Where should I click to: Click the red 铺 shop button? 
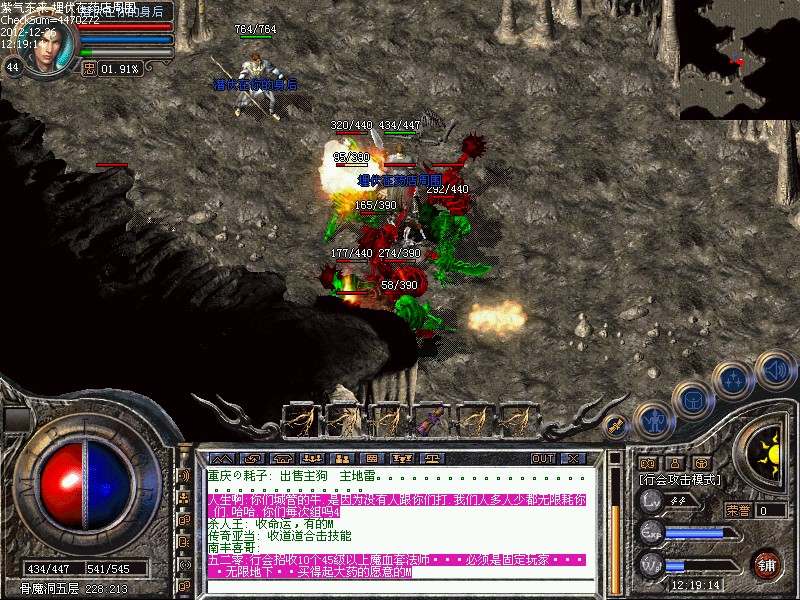768,563
